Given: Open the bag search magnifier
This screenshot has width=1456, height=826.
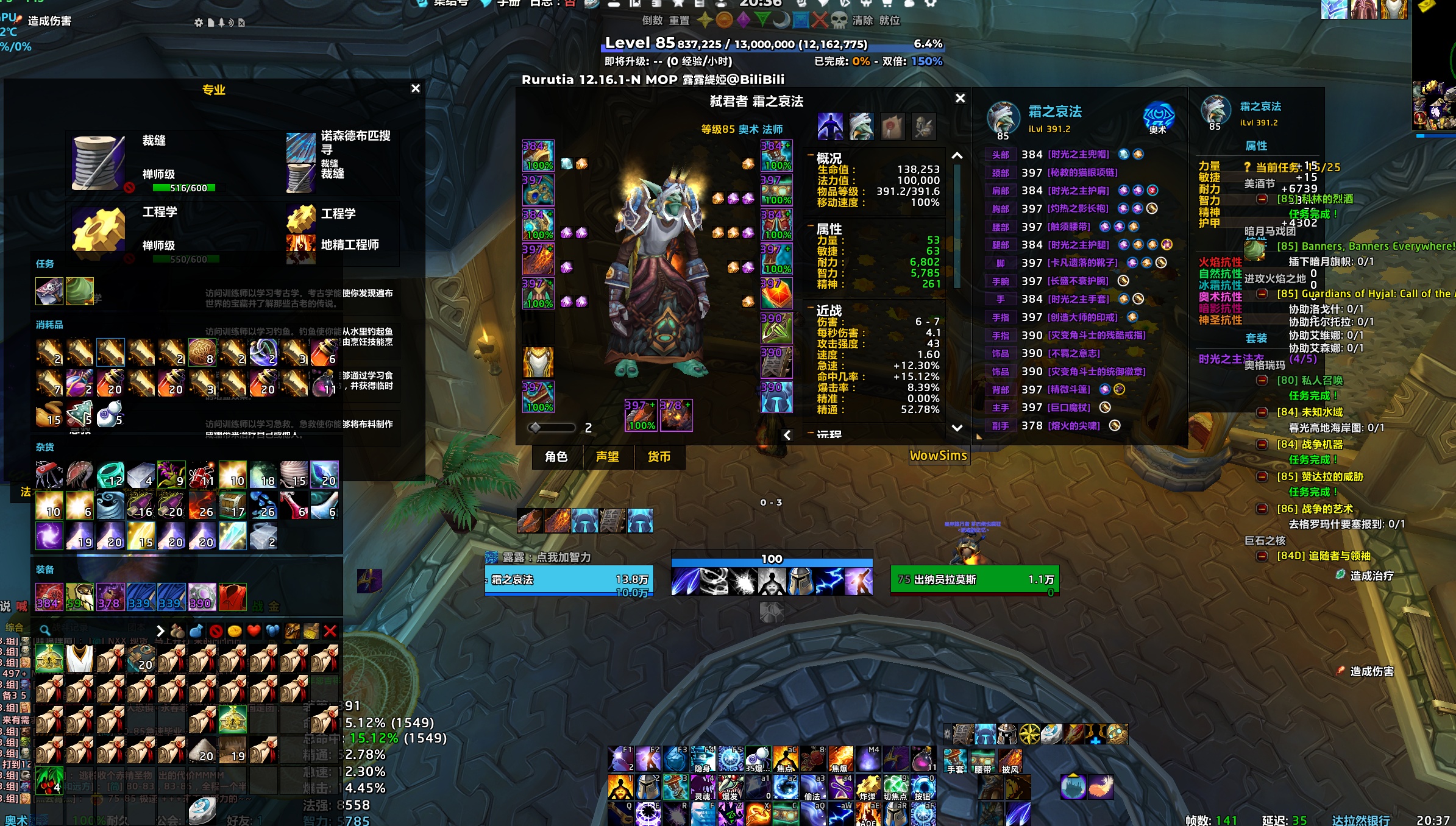Looking at the screenshot, I should coord(44,630).
